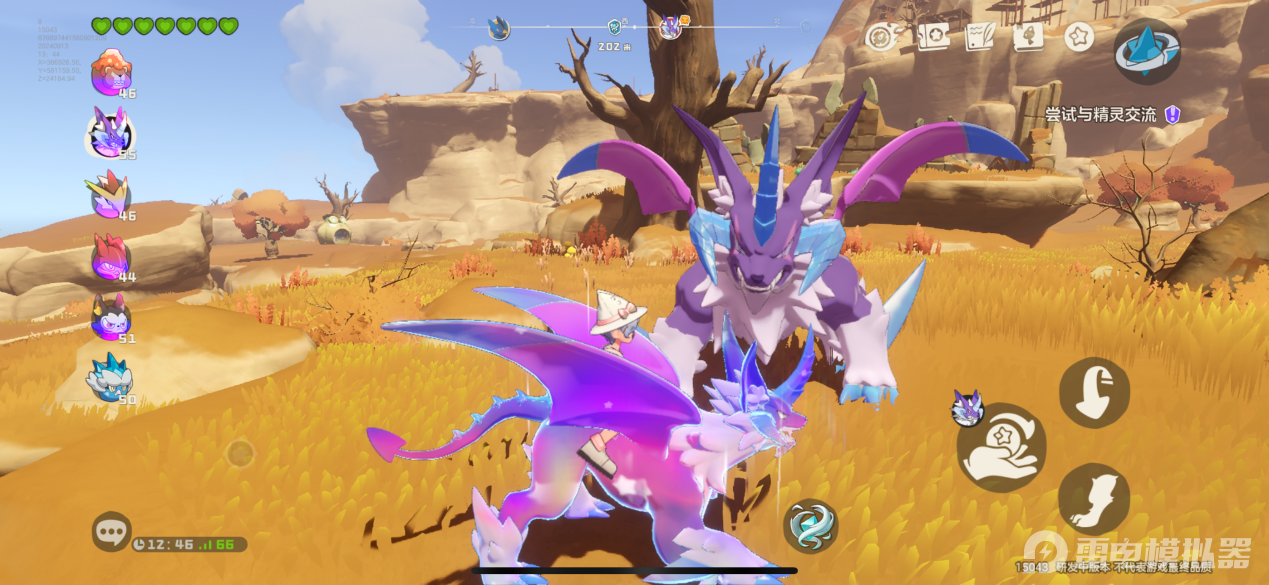Activate the hand-throwing star orb button

[x=1001, y=448]
